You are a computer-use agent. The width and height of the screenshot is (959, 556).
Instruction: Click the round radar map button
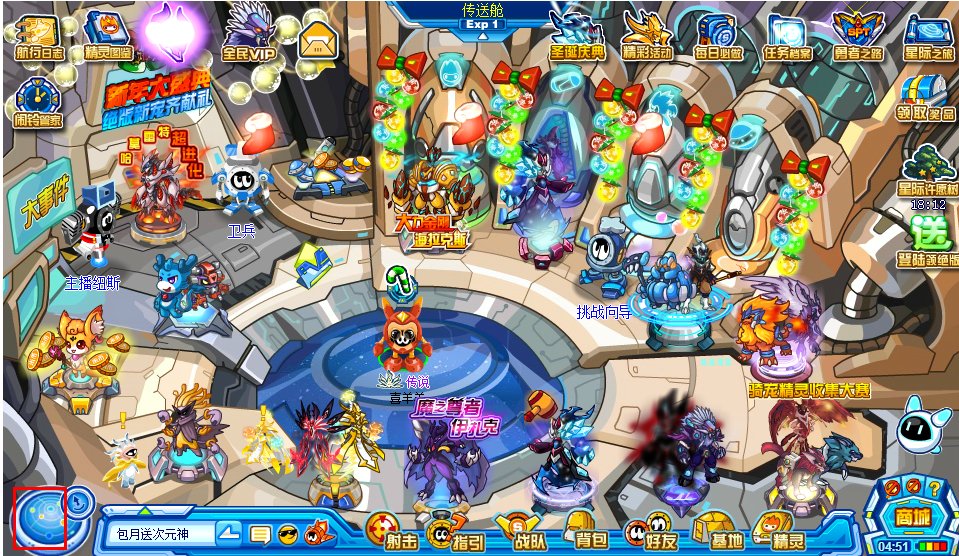point(40,519)
